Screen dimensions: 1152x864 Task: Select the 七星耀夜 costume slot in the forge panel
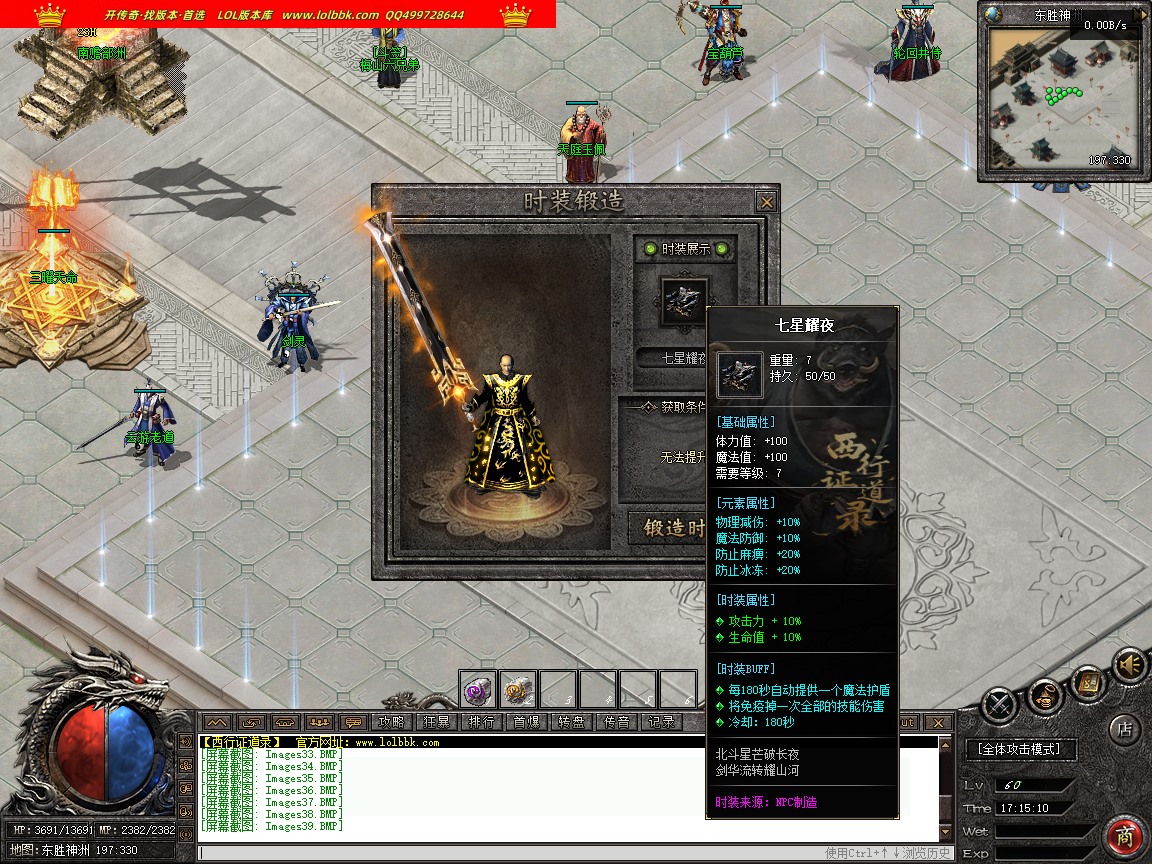pos(685,300)
